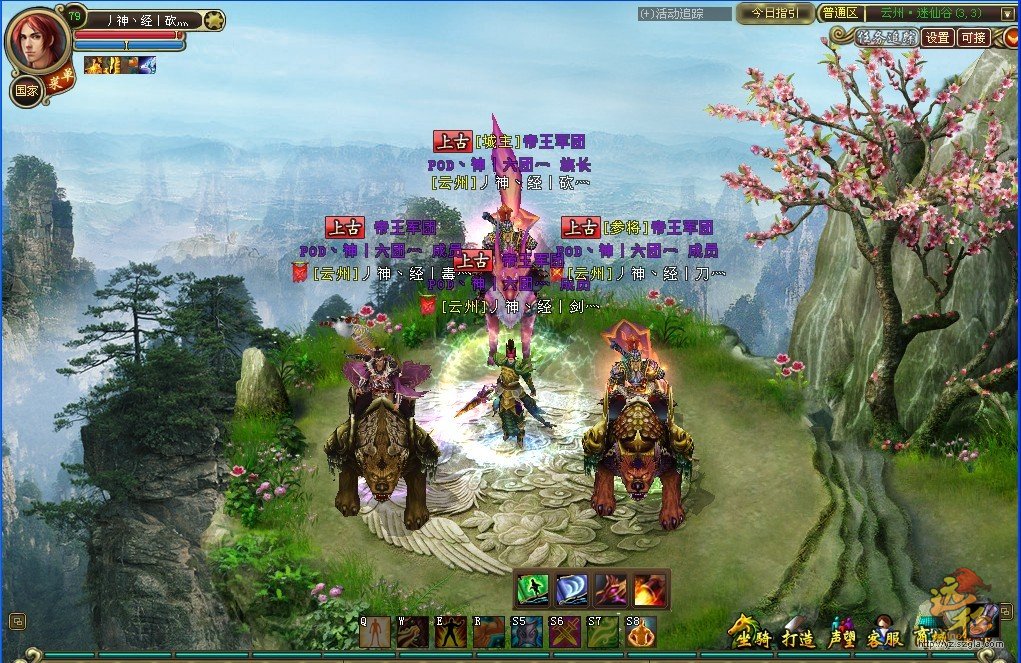Screen dimensions: 1021x663
Task: Activate the Q hotkey skill slot
Action: click(x=374, y=631)
